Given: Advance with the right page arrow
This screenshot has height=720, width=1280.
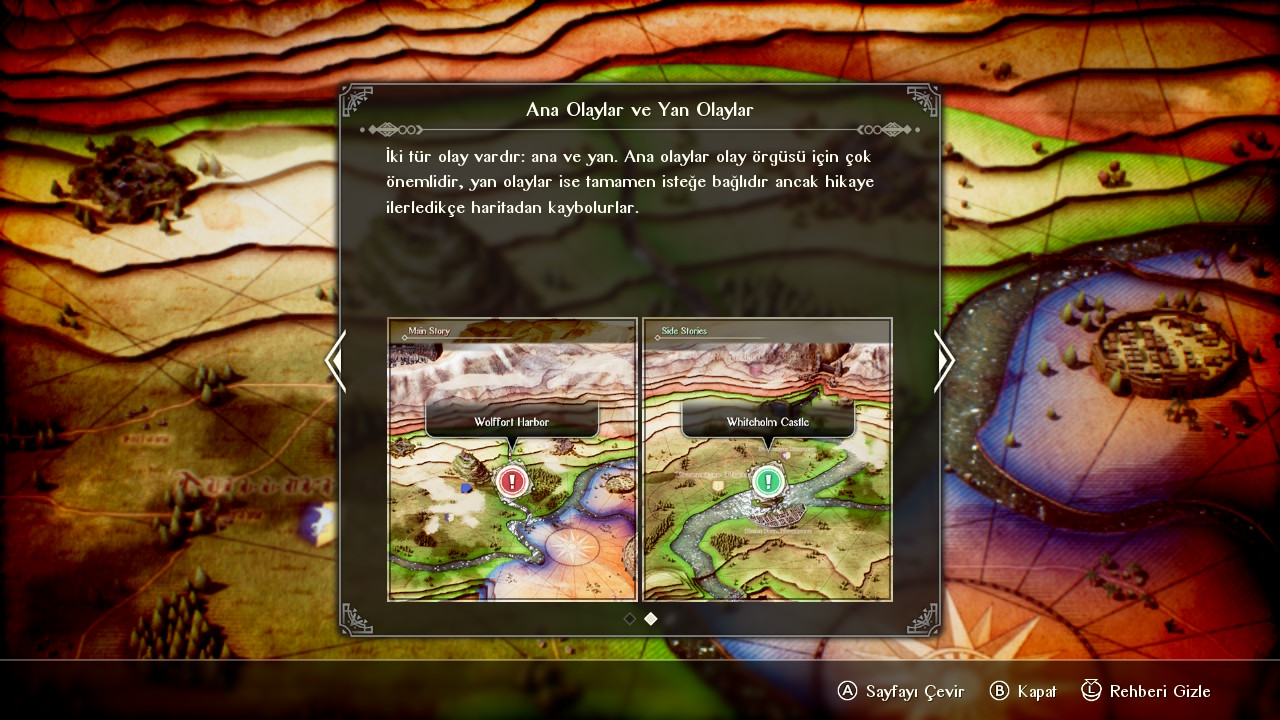Looking at the screenshot, I should pyautogui.click(x=944, y=361).
